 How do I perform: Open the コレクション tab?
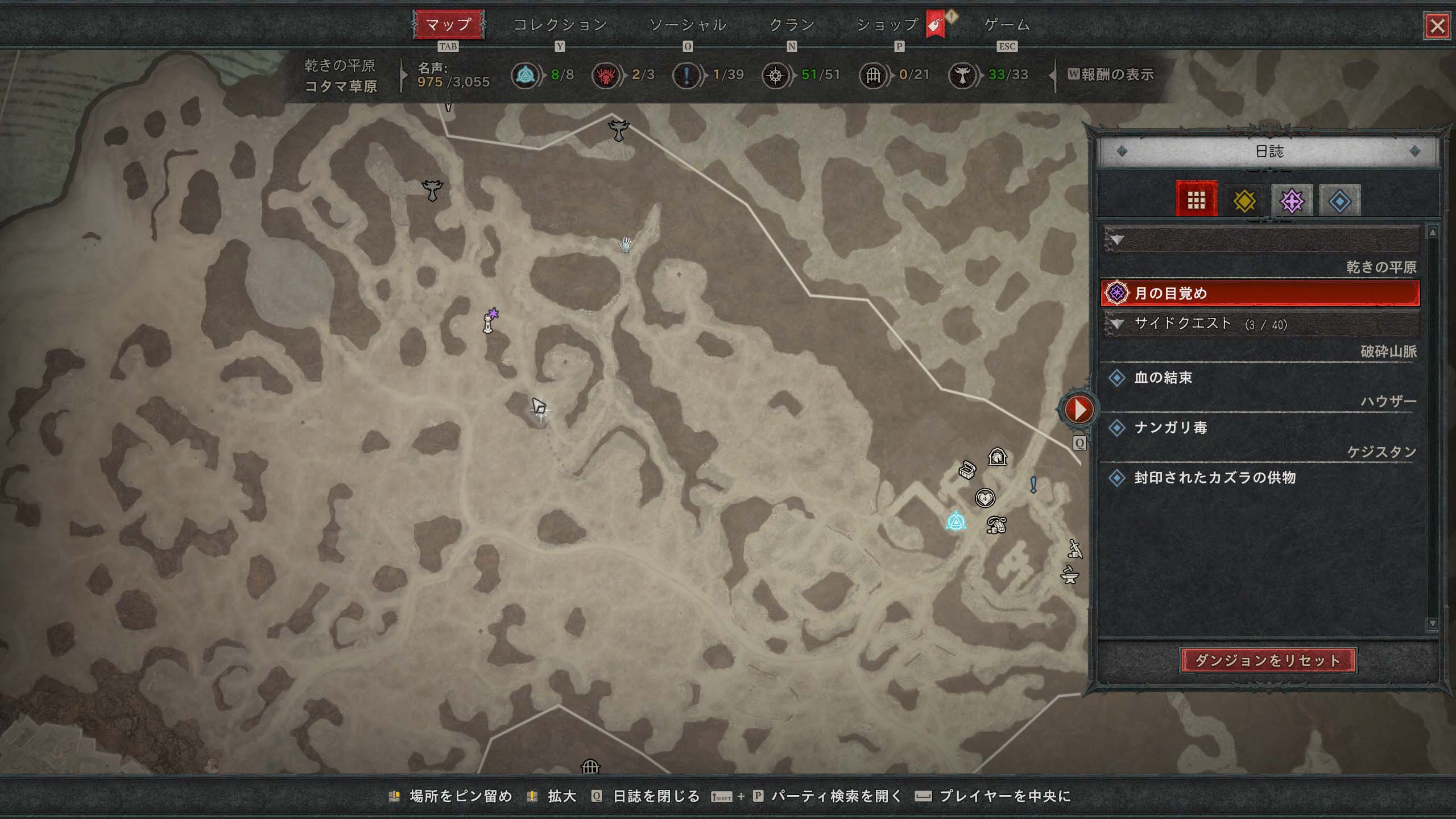[x=560, y=25]
